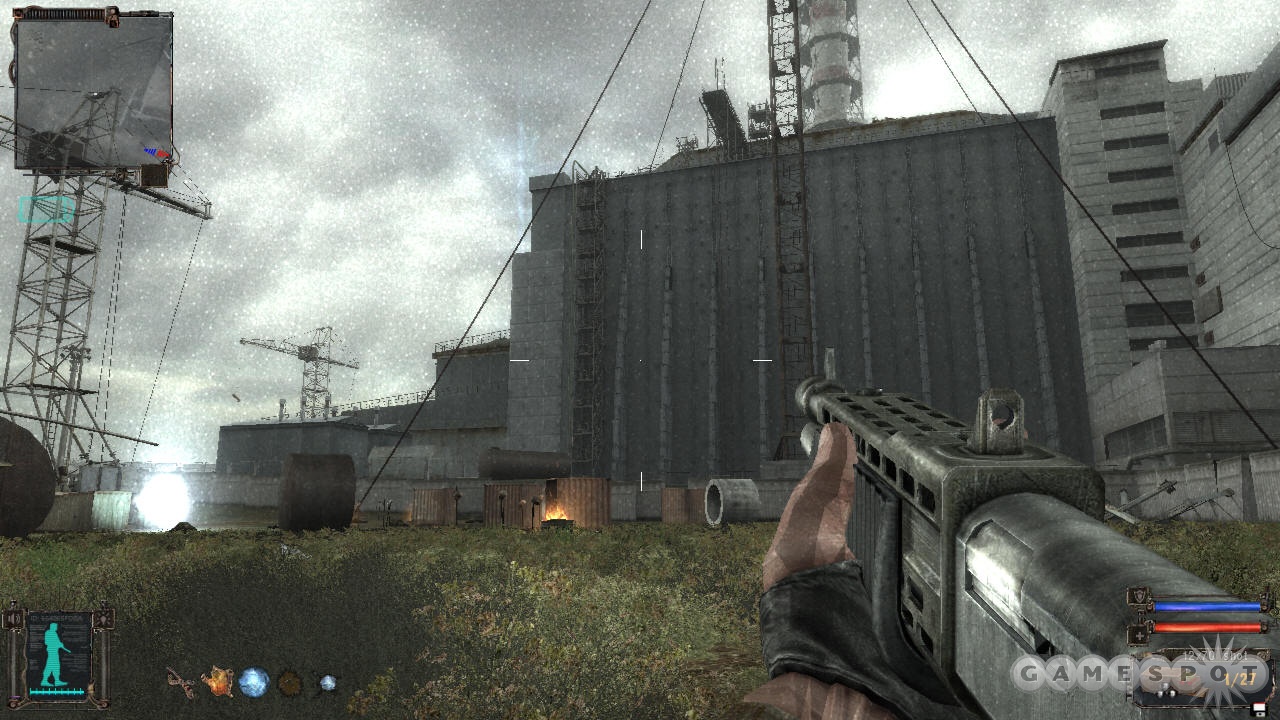
Task: Click the cyan stalker stance silhouette panel
Action: tap(59, 656)
